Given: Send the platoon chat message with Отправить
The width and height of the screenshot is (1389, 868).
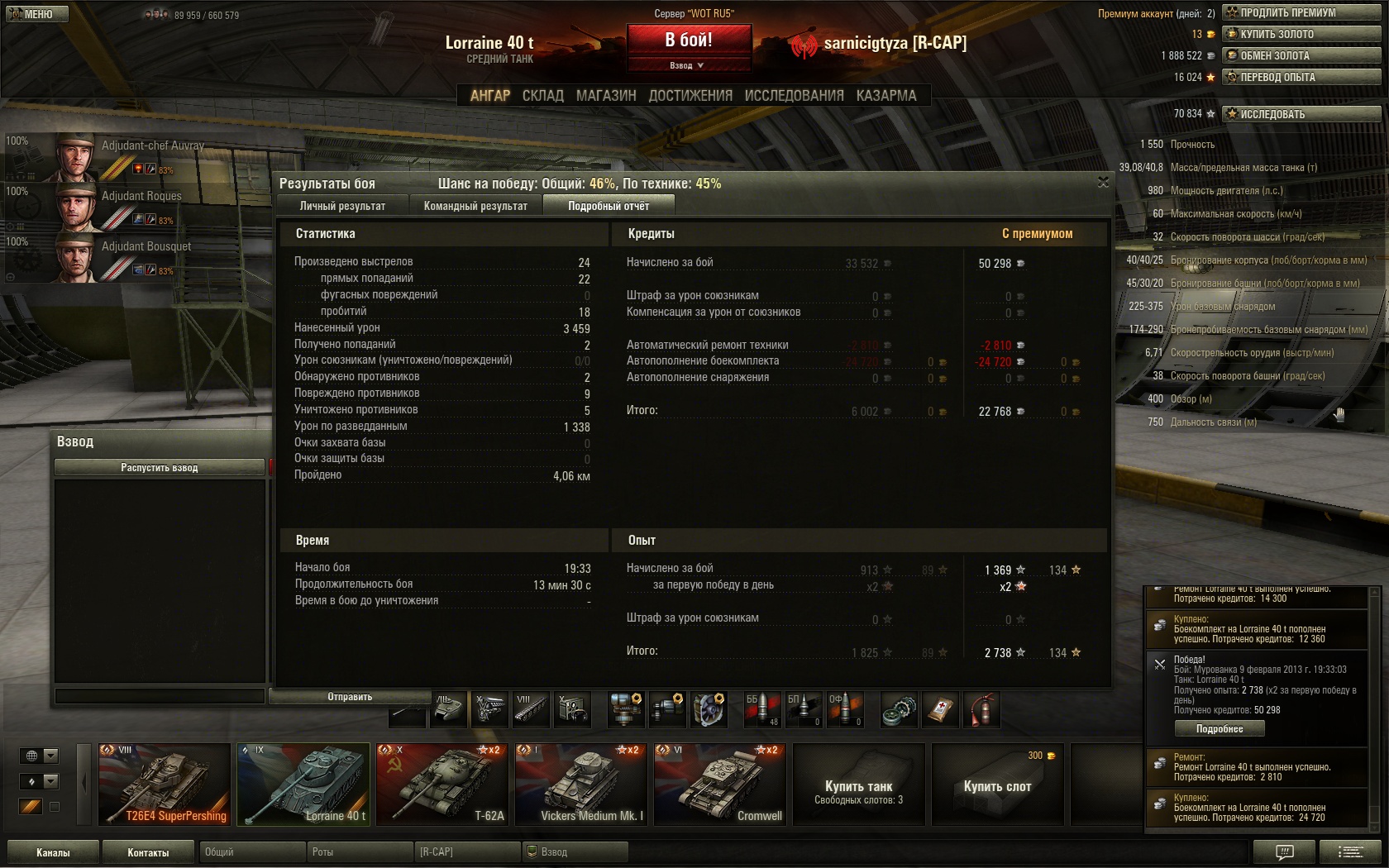Looking at the screenshot, I should 350,697.
